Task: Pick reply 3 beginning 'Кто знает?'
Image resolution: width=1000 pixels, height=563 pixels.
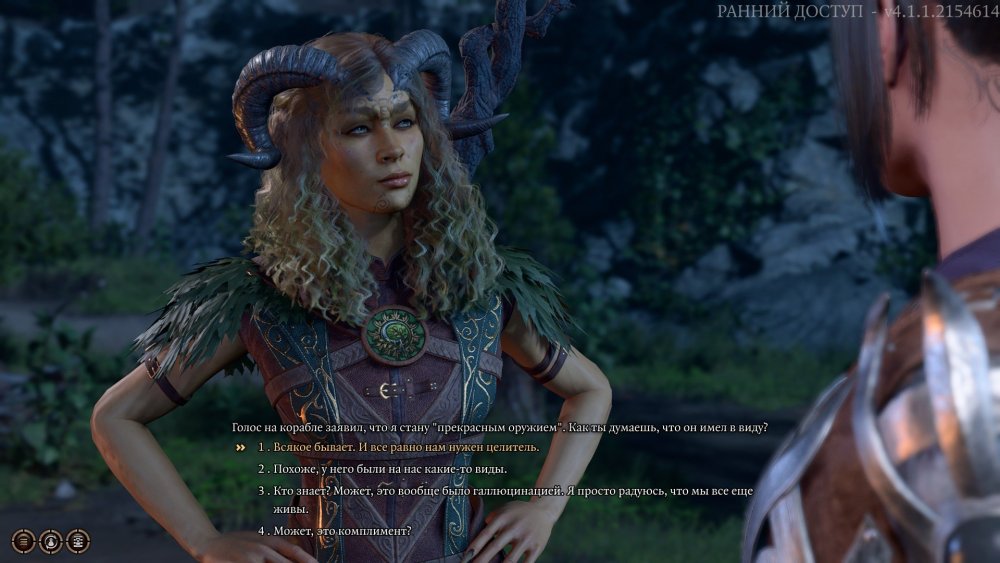Action: click(500, 491)
